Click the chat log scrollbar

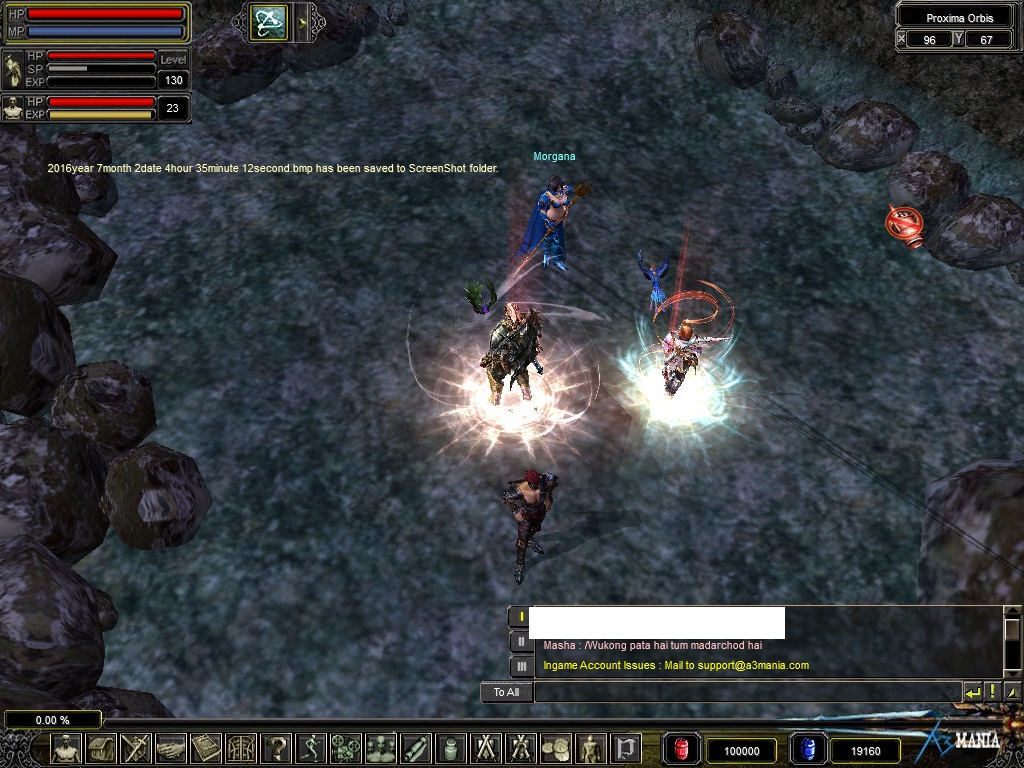pos(1011,640)
